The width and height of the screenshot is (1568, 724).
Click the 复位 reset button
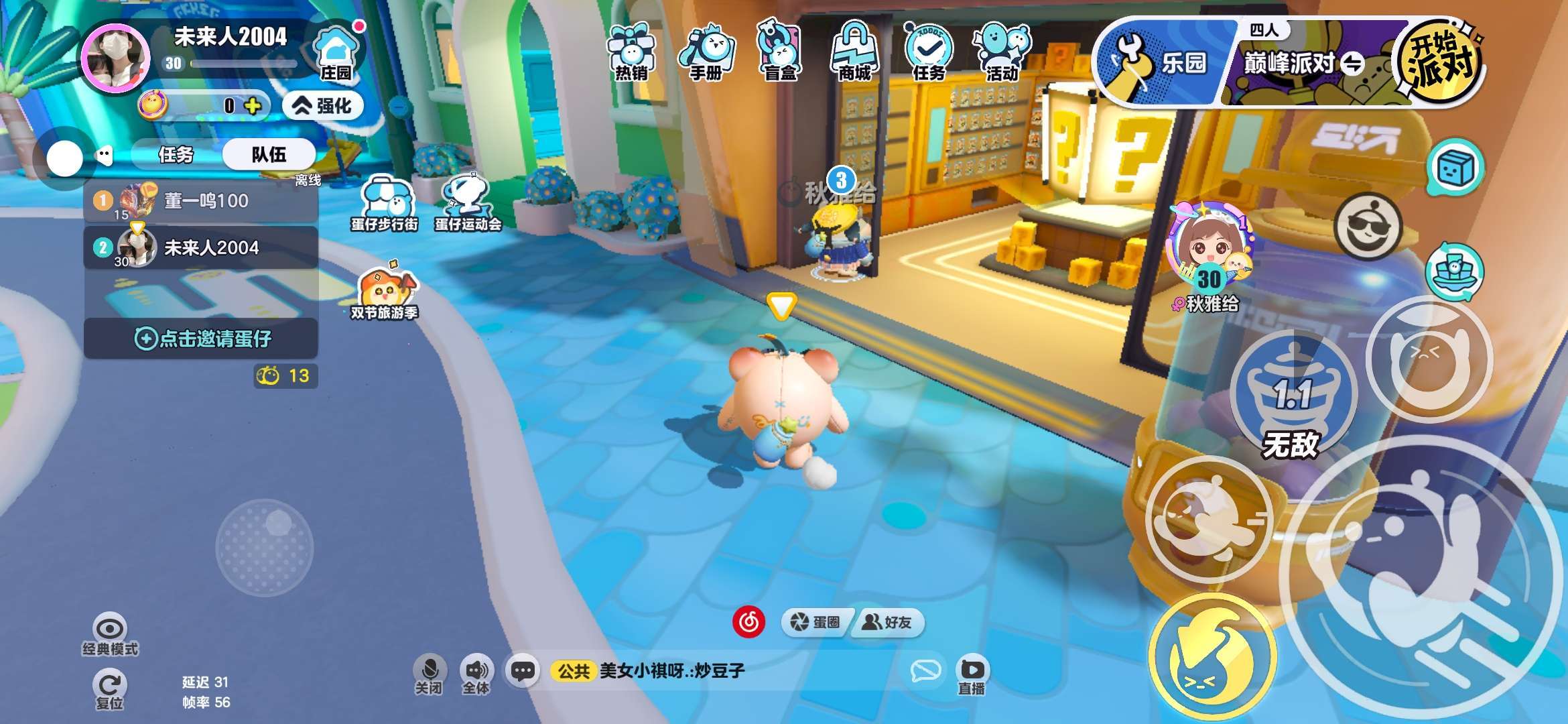pyautogui.click(x=109, y=689)
